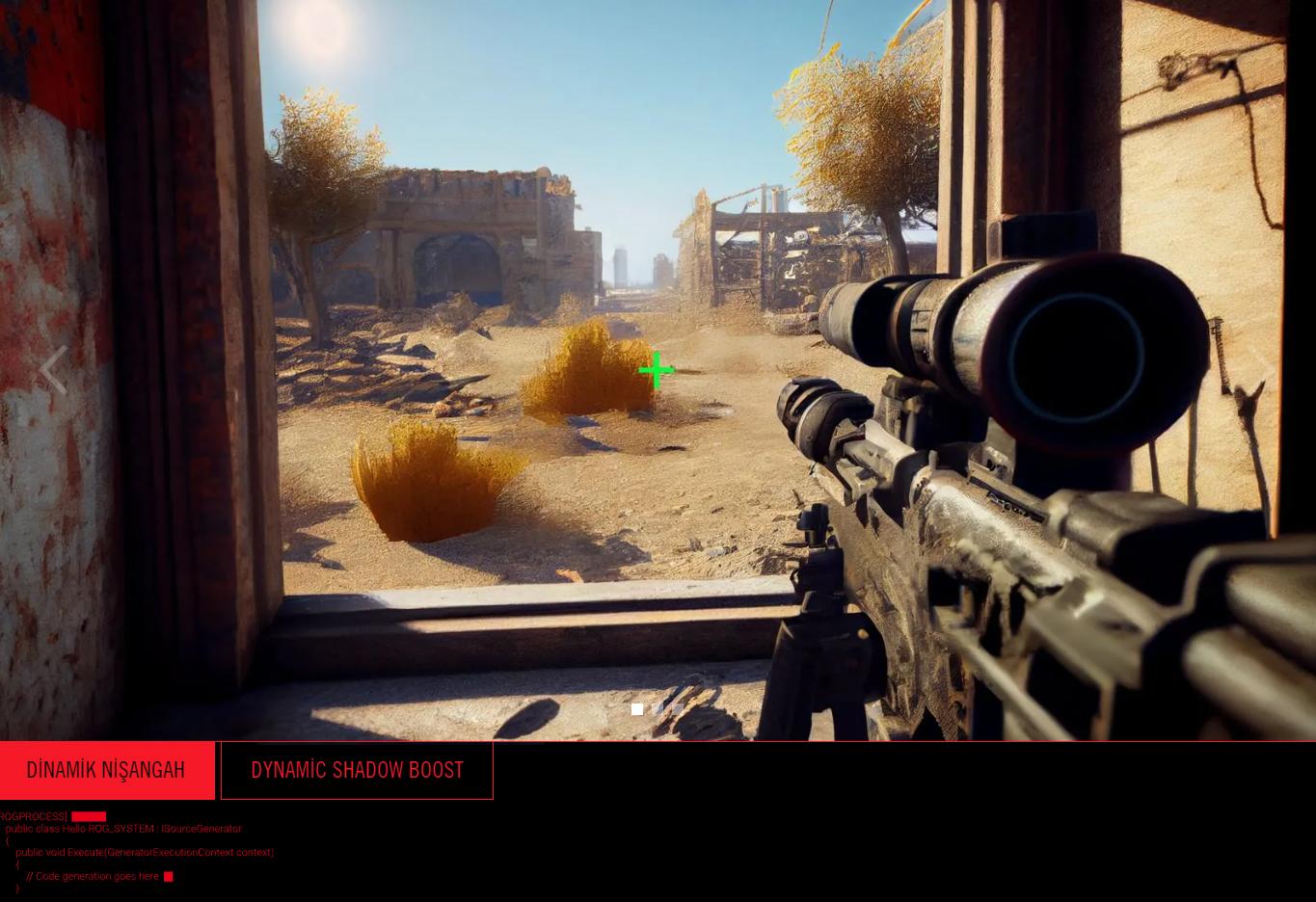Go to the previous slide with left arrow
This screenshot has width=1316, height=902.
pyautogui.click(x=53, y=370)
